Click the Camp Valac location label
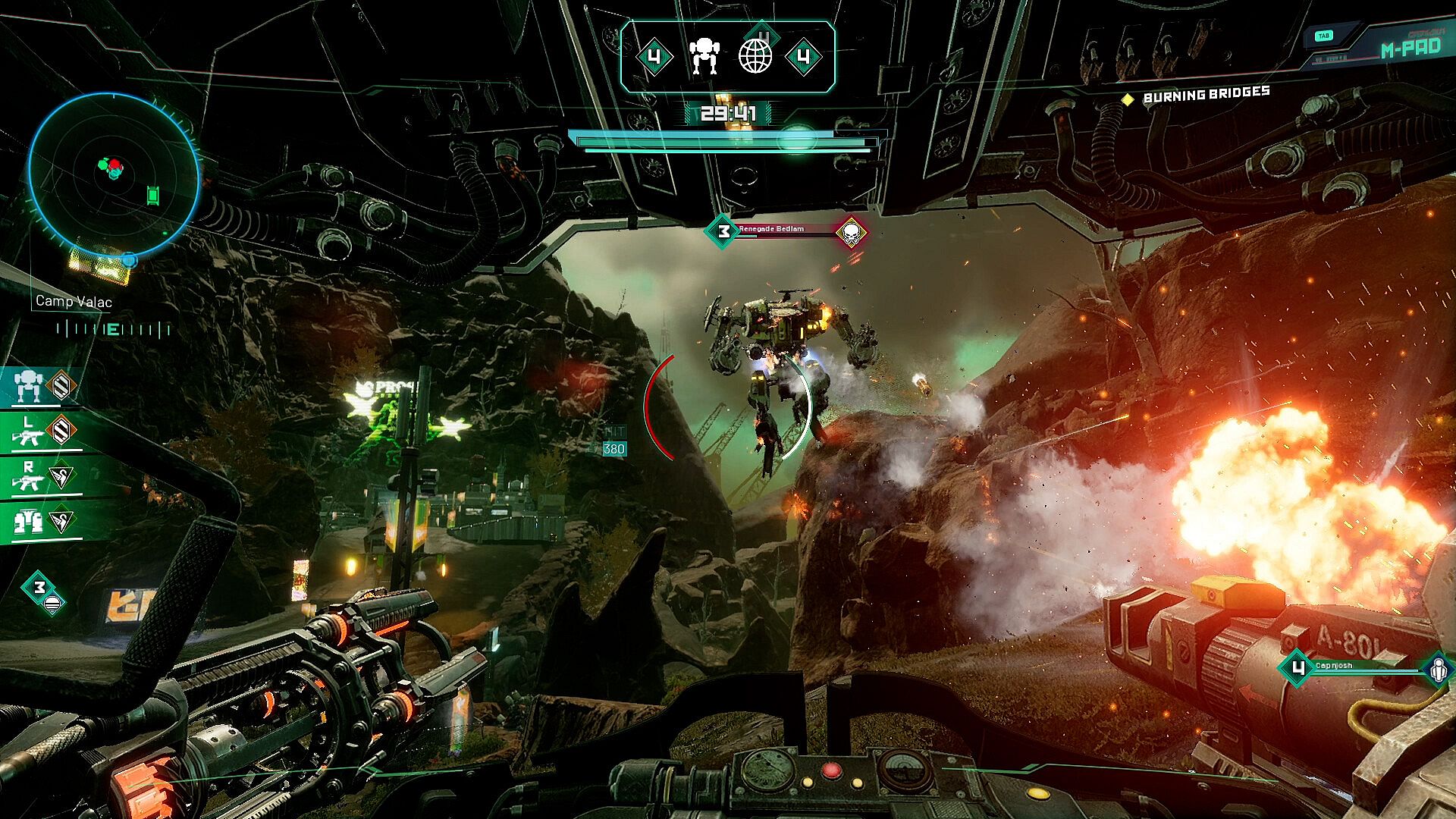This screenshot has width=1456, height=819. [x=74, y=302]
